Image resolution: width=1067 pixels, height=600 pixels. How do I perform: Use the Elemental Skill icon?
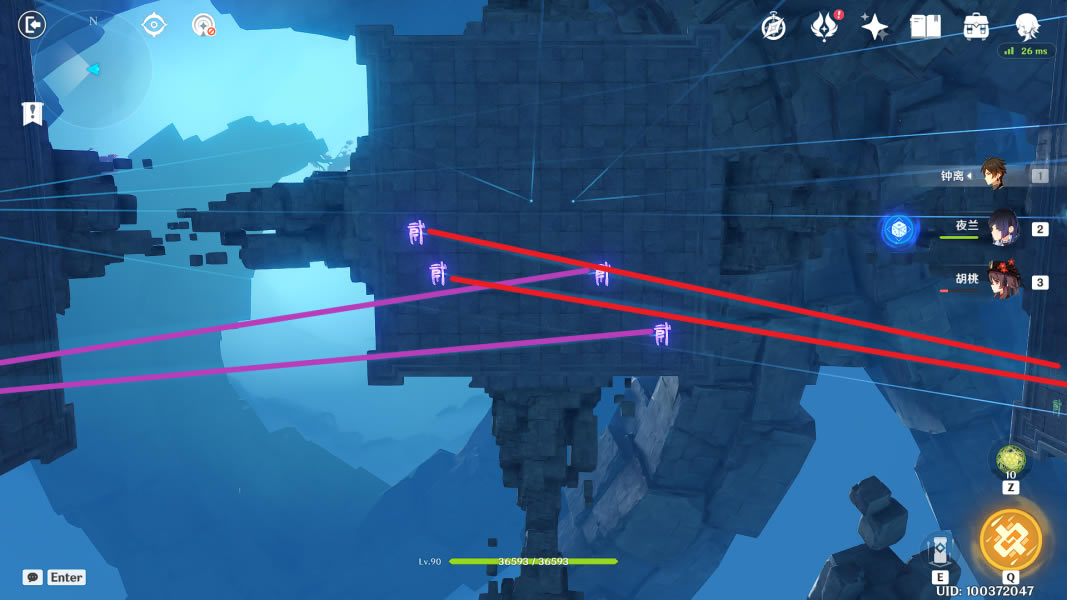[x=940, y=551]
